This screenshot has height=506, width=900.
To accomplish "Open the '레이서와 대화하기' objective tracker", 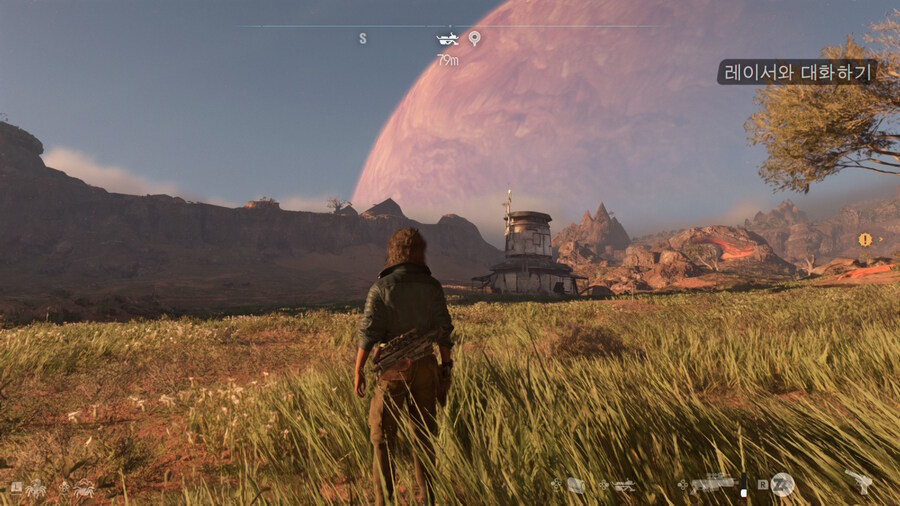I will (796, 72).
